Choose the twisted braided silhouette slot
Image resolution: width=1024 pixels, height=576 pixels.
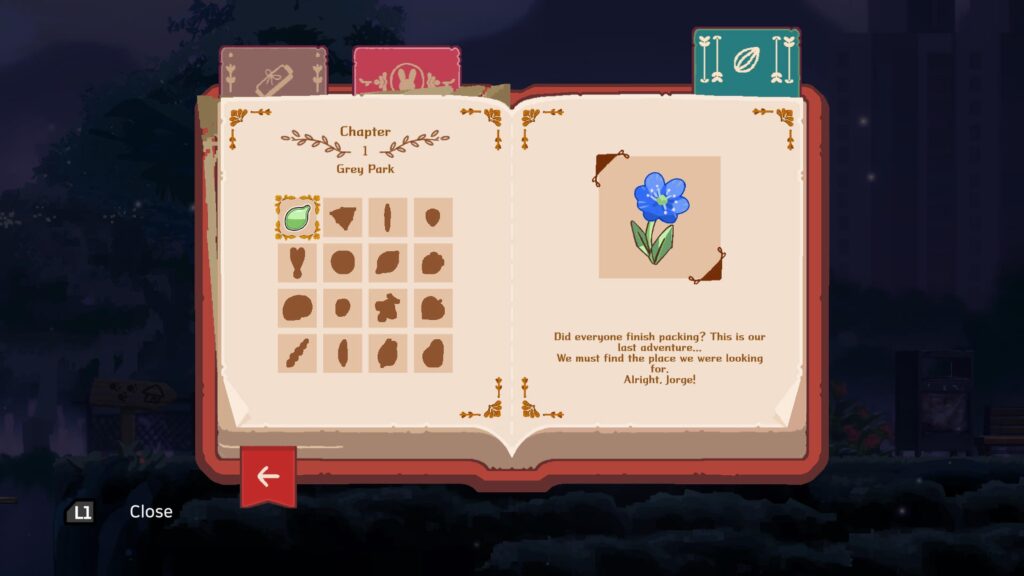[297, 353]
